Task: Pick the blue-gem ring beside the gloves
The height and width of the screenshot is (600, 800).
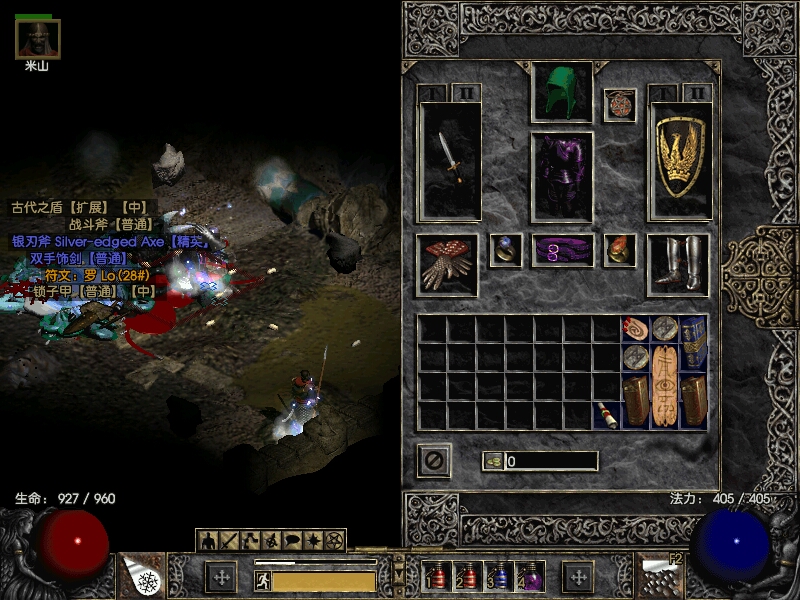Action: coord(505,250)
